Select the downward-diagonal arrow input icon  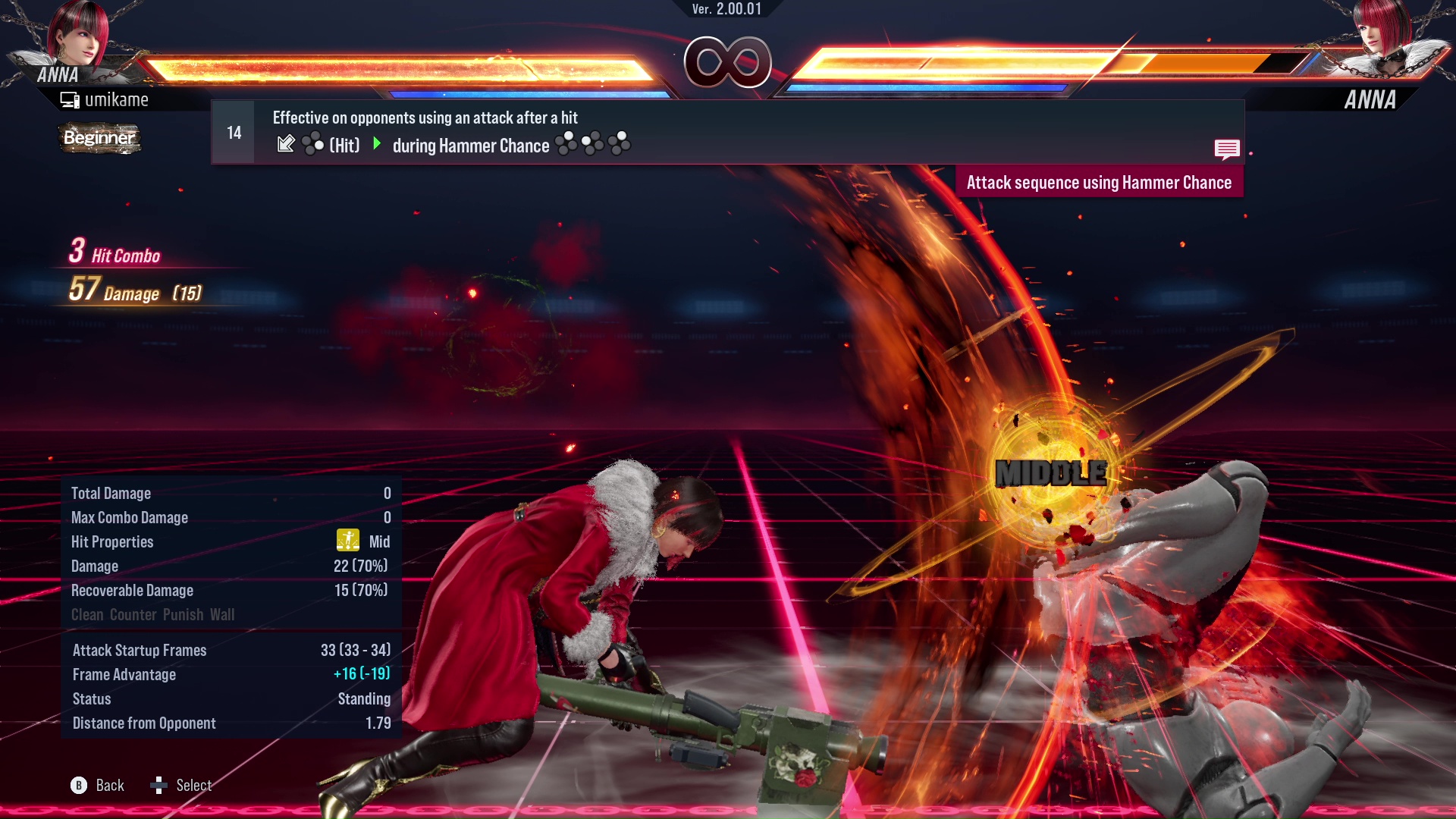[x=286, y=144]
